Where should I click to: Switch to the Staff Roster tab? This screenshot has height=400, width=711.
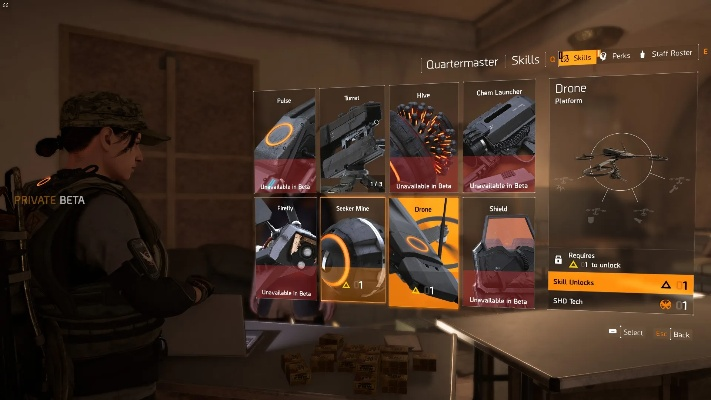coord(670,54)
